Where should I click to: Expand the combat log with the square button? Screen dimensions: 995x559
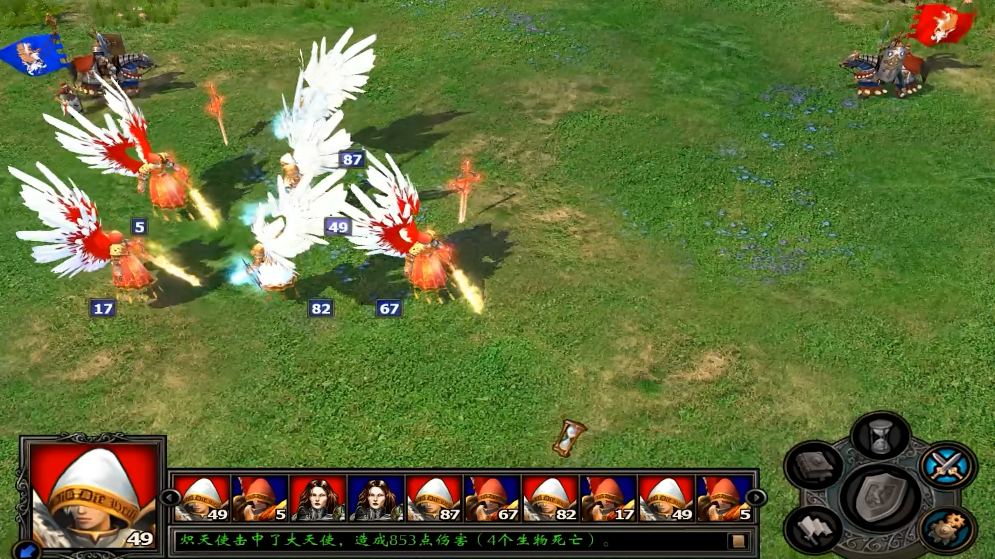(x=739, y=541)
